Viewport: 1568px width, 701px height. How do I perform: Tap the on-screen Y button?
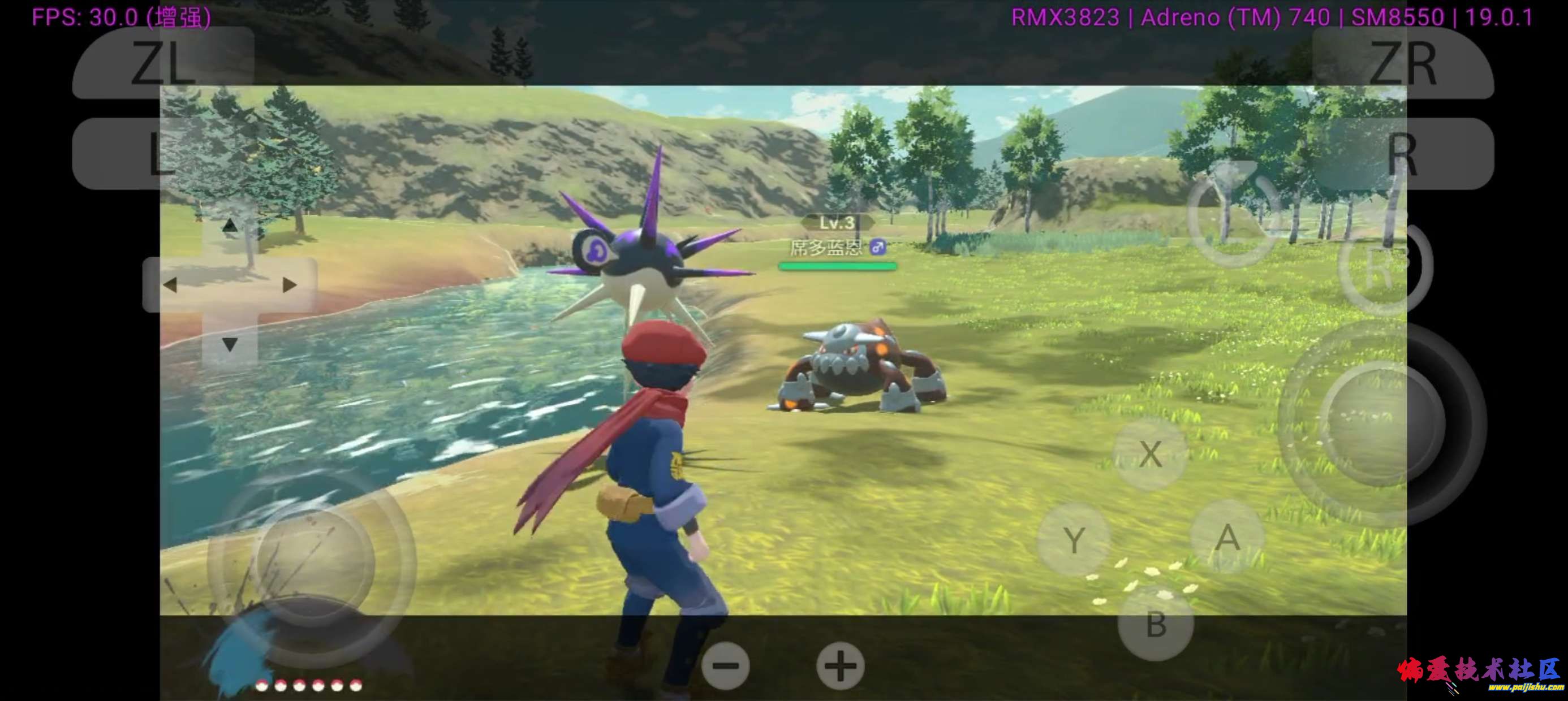(x=1074, y=540)
